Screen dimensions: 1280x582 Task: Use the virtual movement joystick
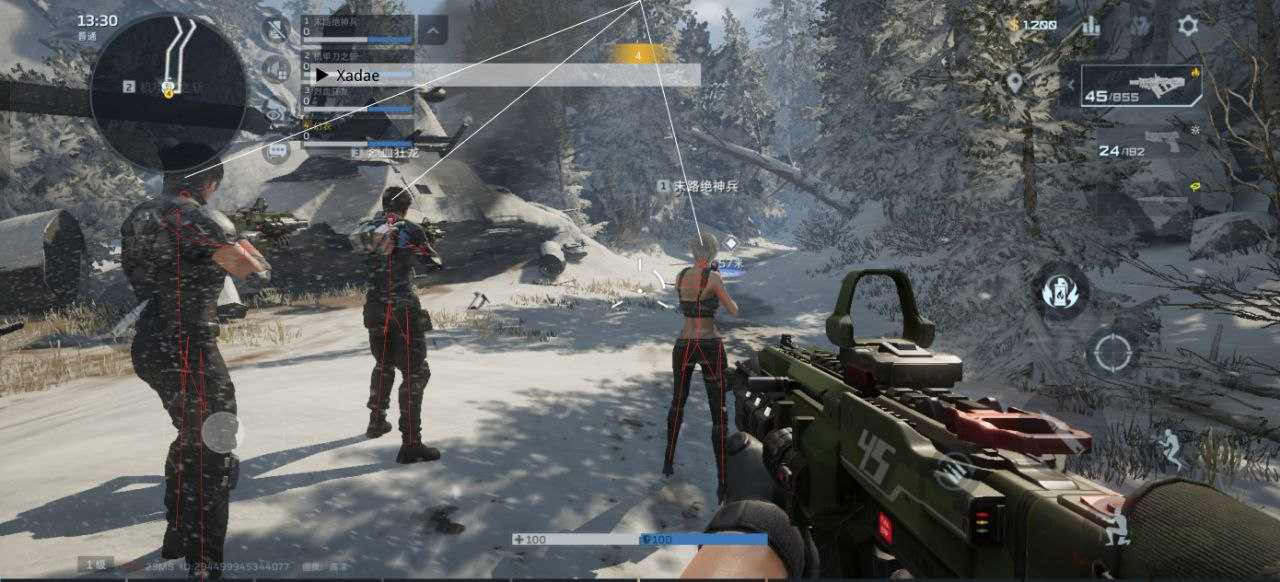point(222,432)
